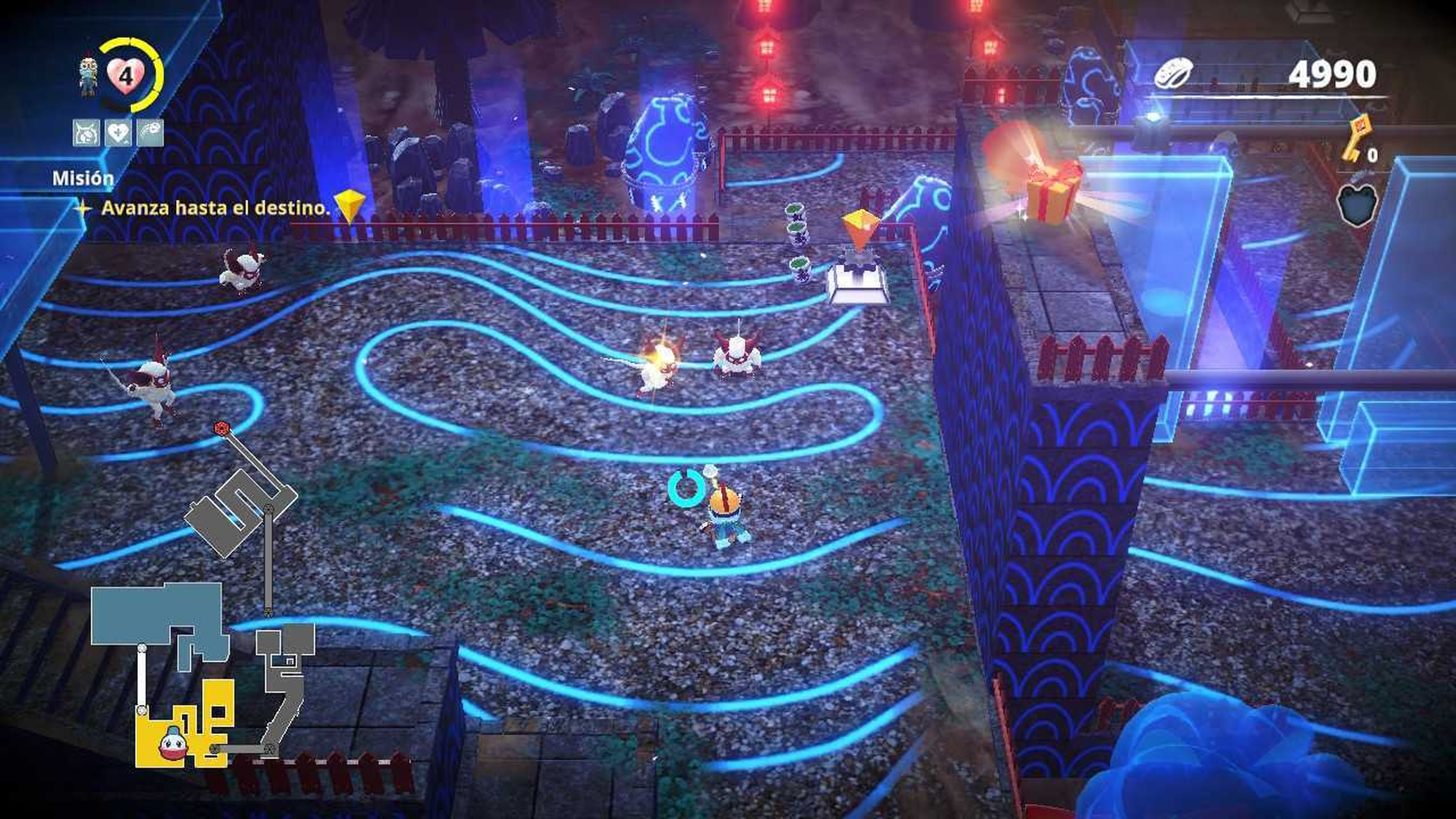Open the Misión objective tracker
Screen dimensions: 1456x819
[x=83, y=179]
